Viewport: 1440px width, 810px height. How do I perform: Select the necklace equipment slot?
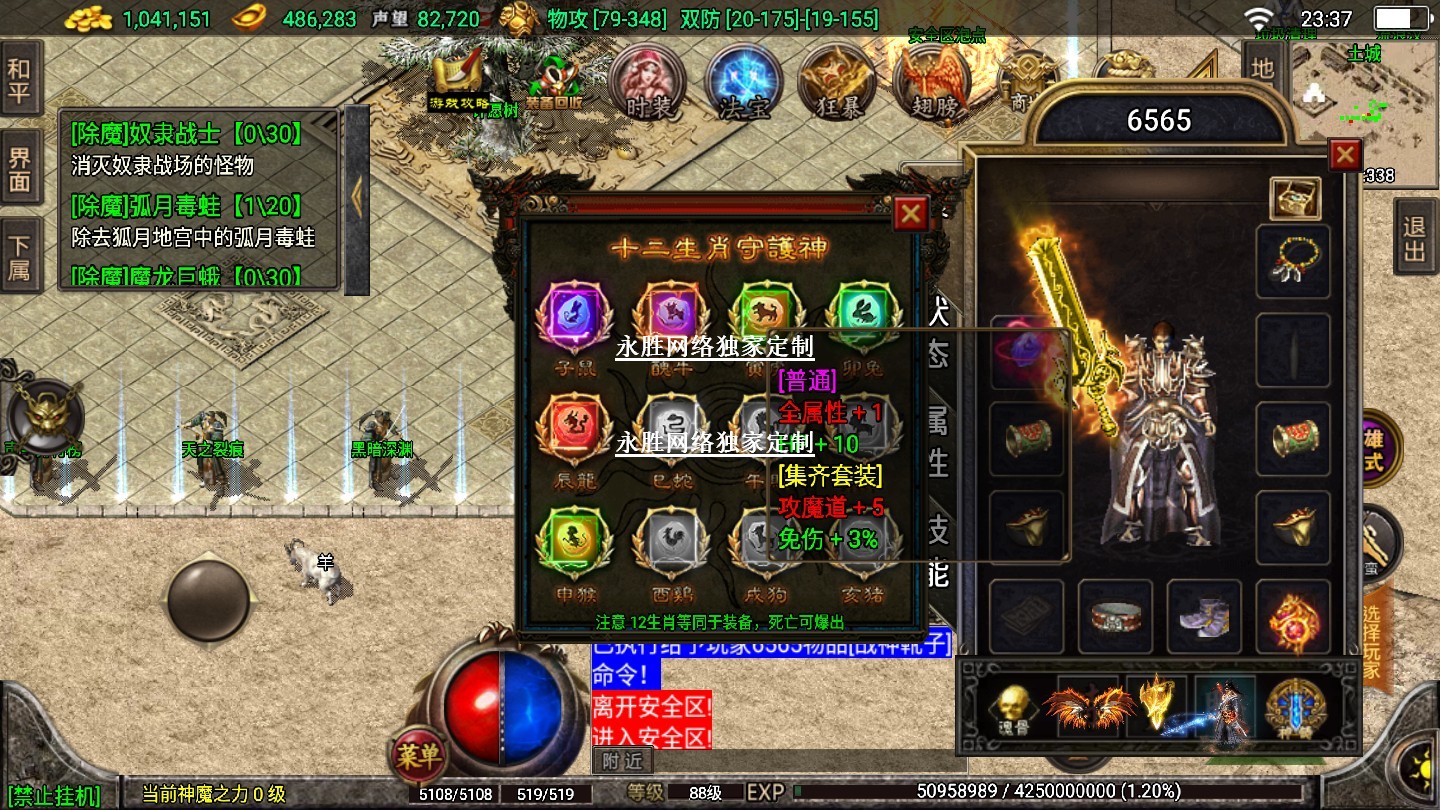click(1293, 262)
